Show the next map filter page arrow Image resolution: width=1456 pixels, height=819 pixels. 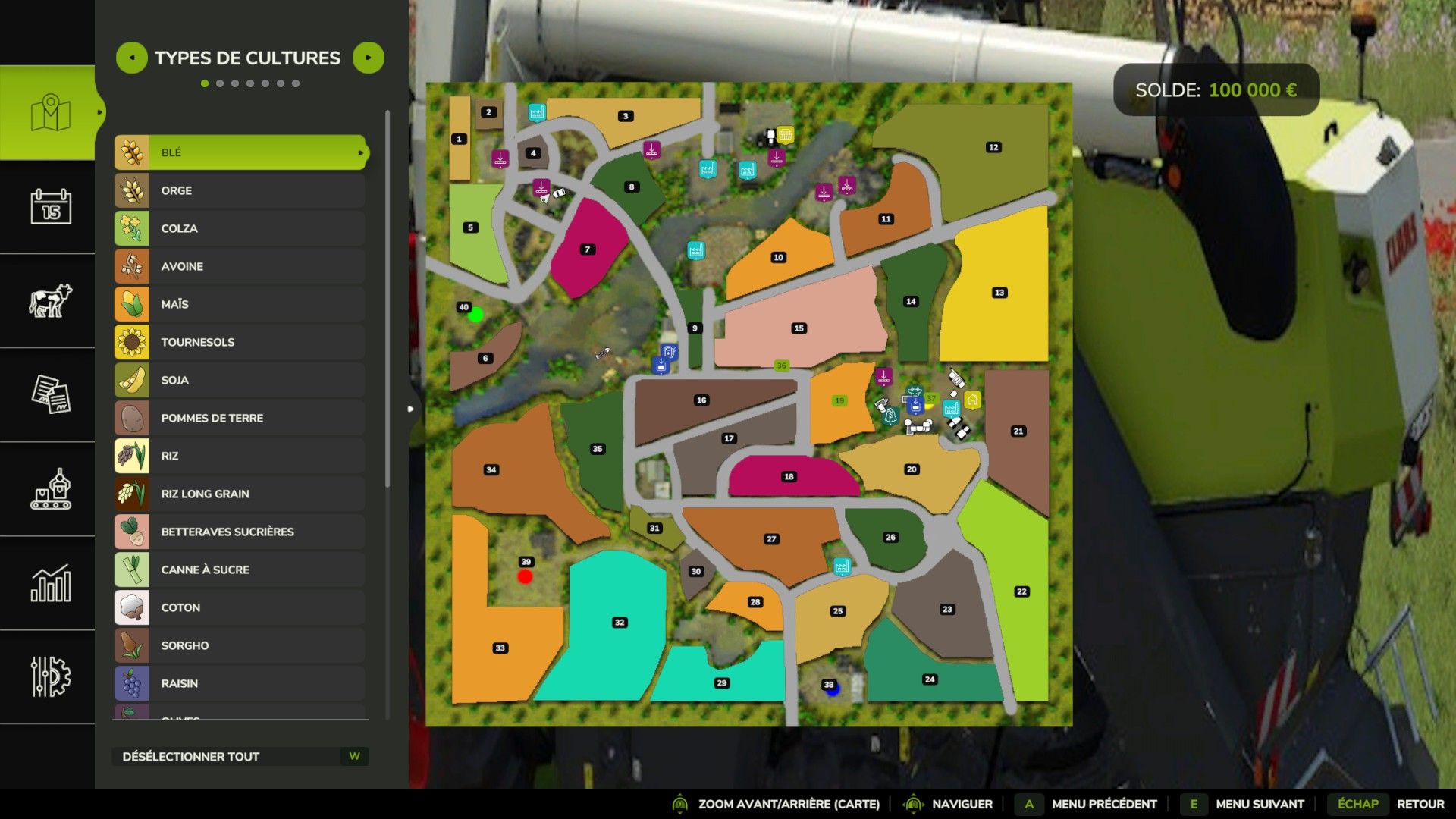click(369, 58)
